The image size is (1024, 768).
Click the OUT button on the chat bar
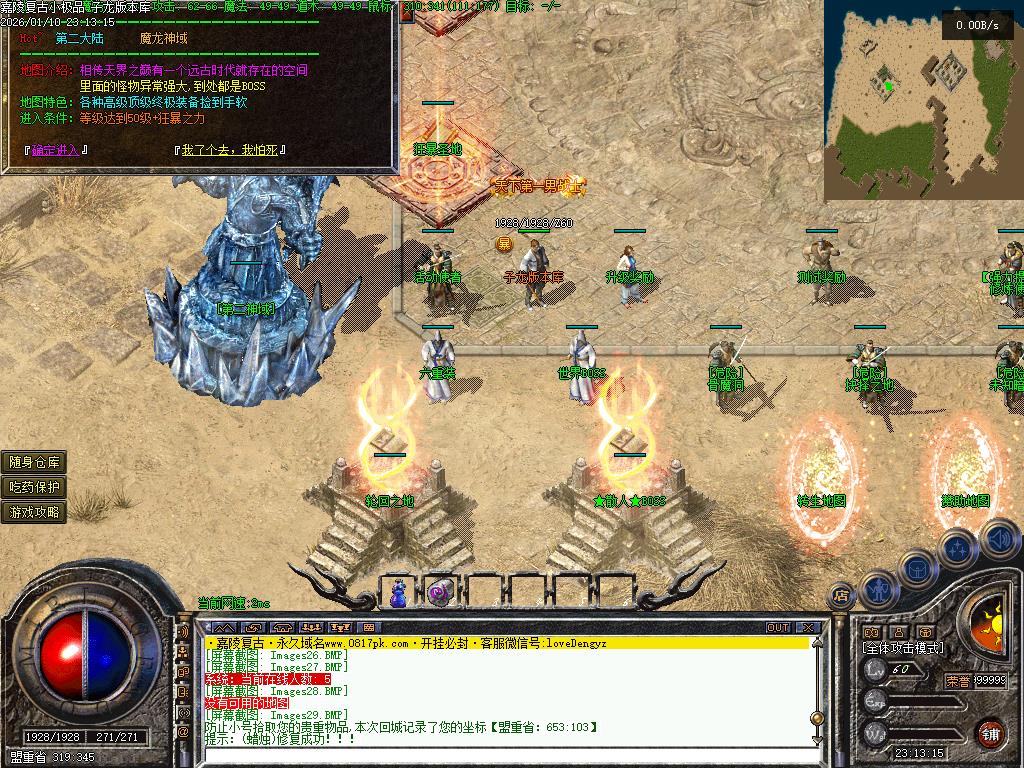777,628
